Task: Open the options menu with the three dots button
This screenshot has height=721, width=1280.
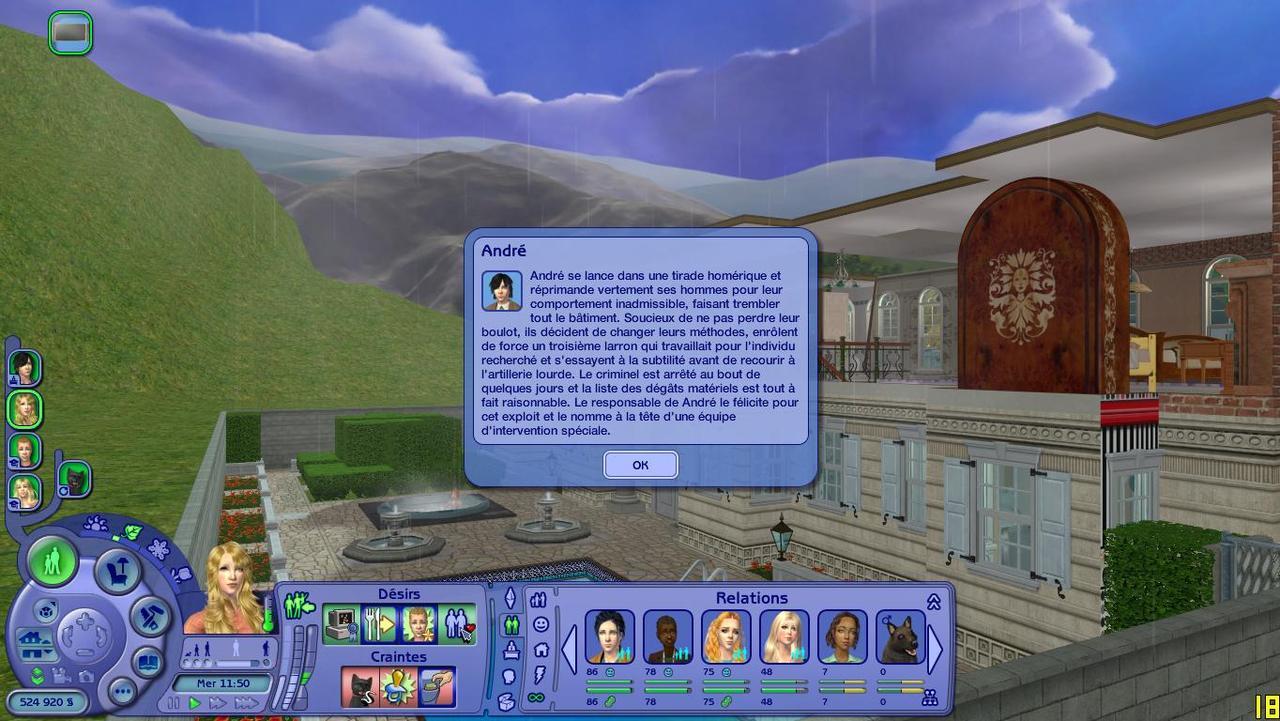Action: [122, 691]
